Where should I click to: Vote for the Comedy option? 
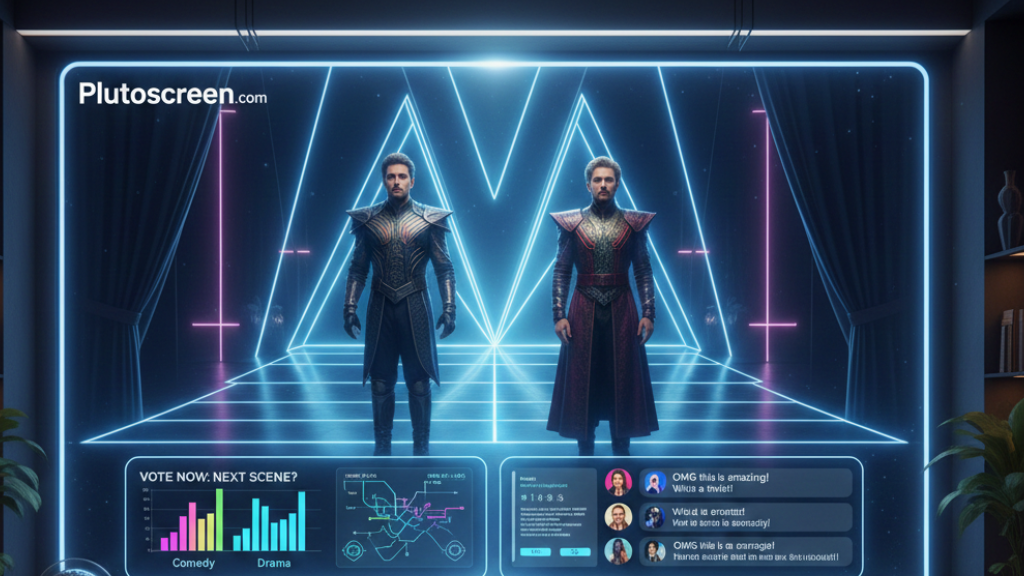[194, 563]
